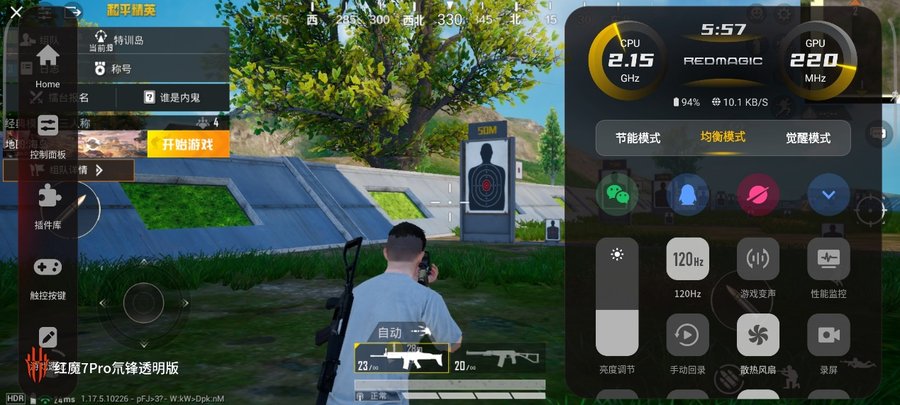This screenshot has width=900, height=405.
Task: Enable the 游戏变声 voice changer
Action: click(758, 259)
